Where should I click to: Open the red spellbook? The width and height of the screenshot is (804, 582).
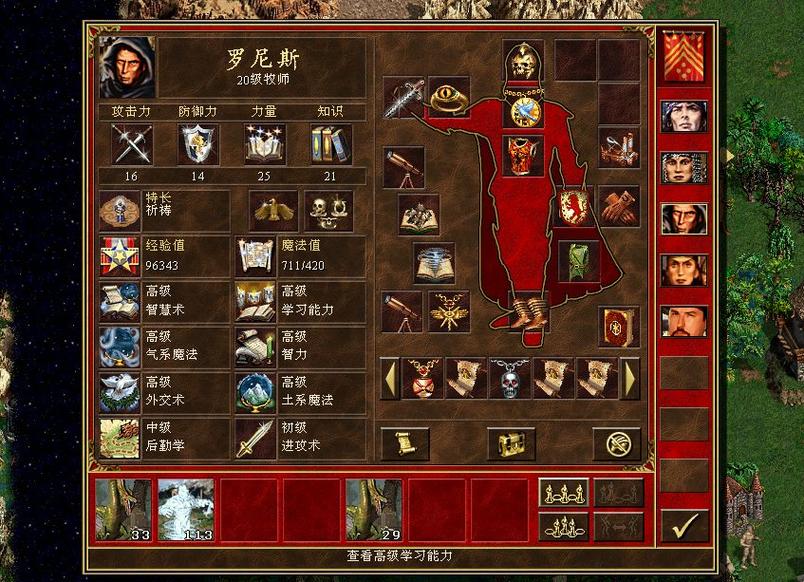point(618,326)
